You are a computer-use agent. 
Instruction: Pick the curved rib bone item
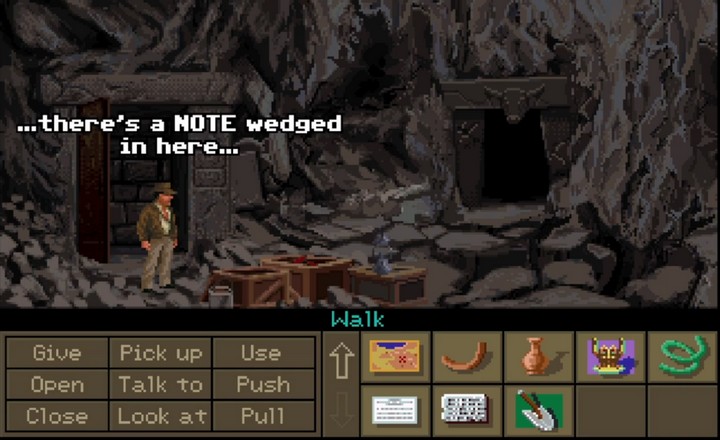[x=467, y=357]
